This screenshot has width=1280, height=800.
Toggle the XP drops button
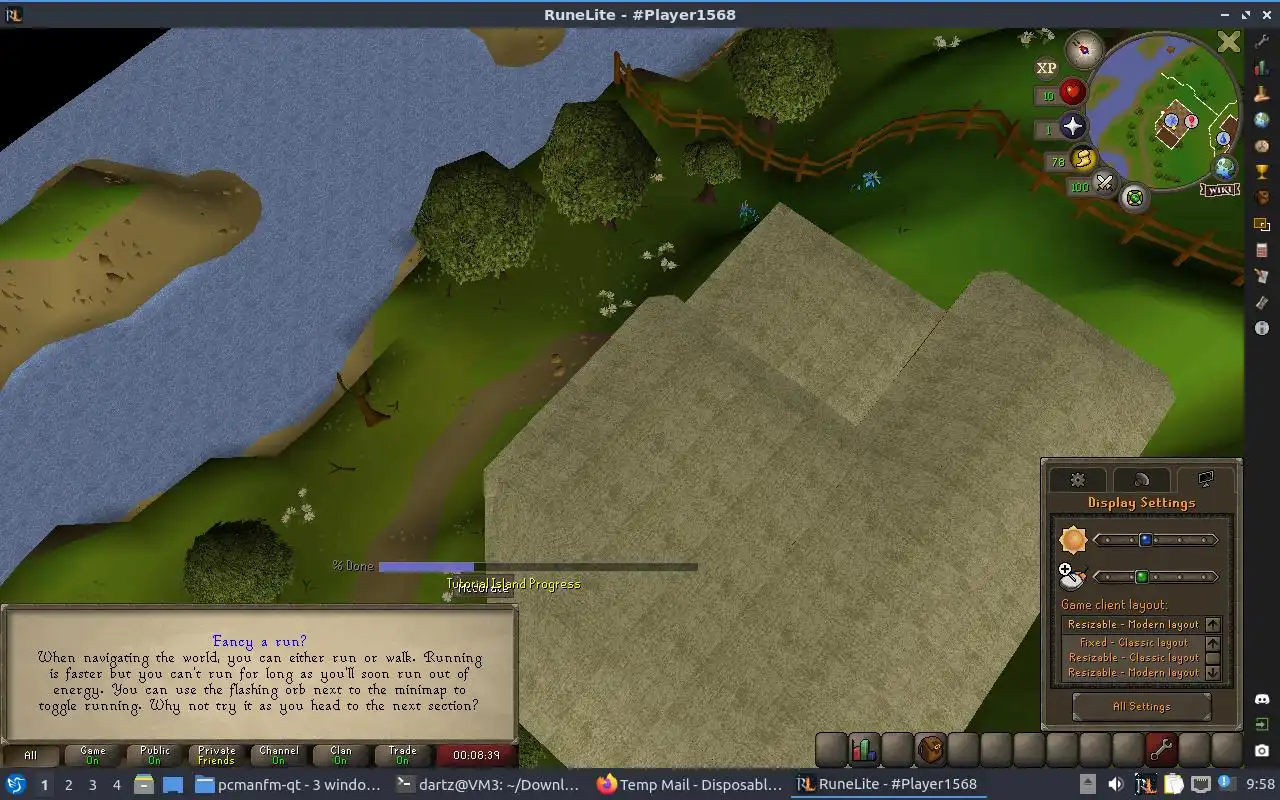coord(1046,68)
